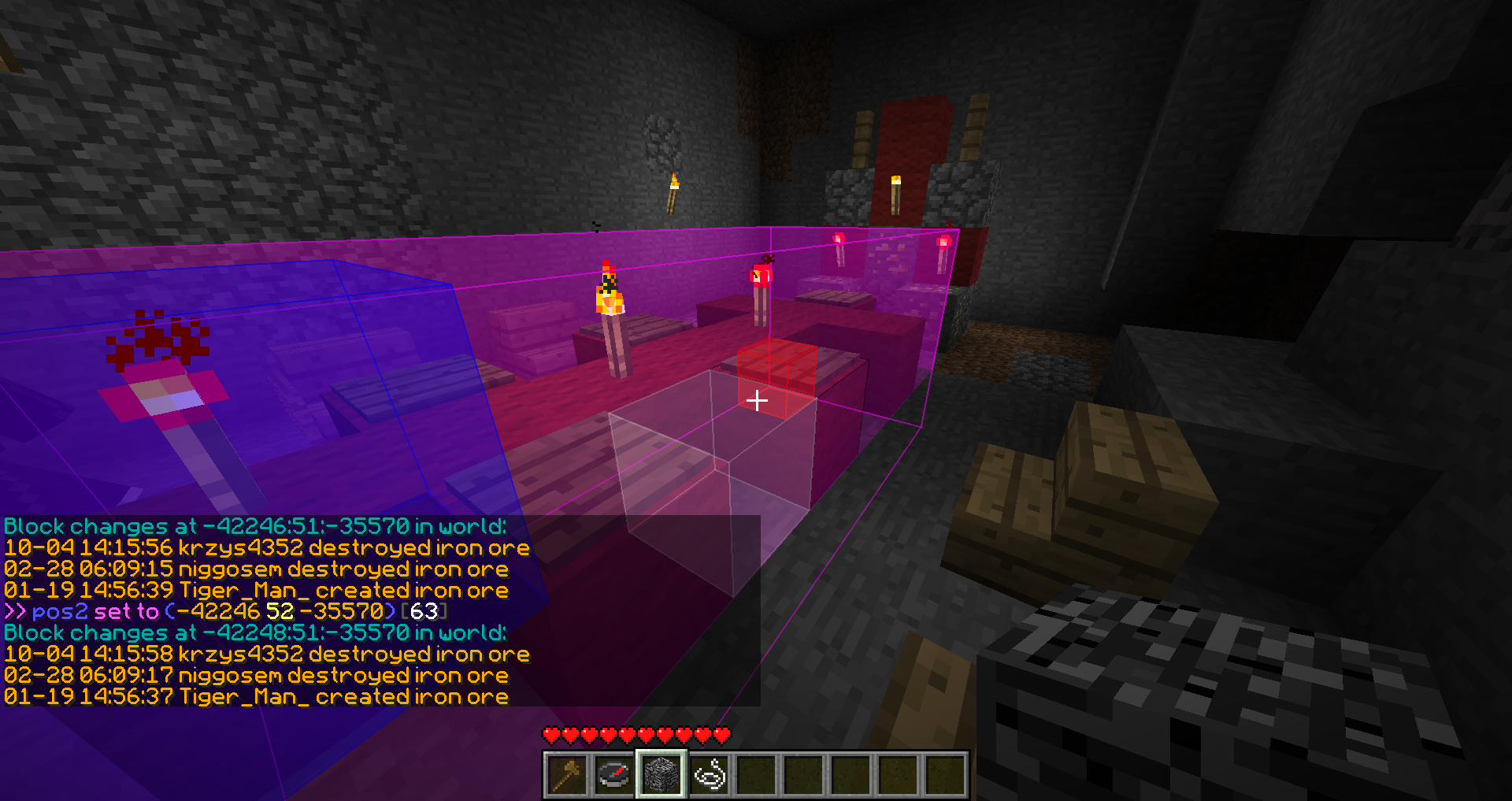Choose the bedrock block hotbar slot
The height and width of the screenshot is (801, 1512).
(661, 775)
